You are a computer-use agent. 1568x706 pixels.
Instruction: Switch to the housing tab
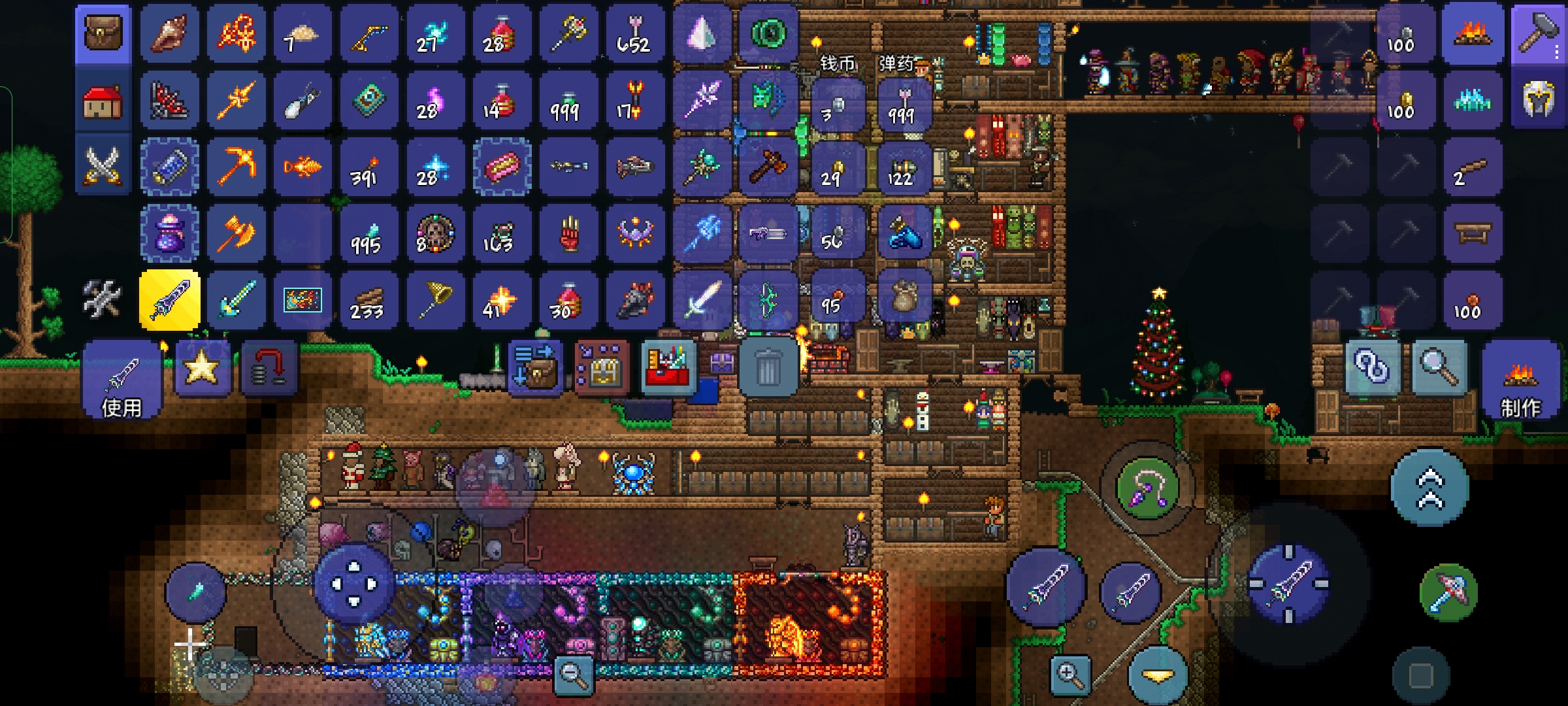point(103,101)
